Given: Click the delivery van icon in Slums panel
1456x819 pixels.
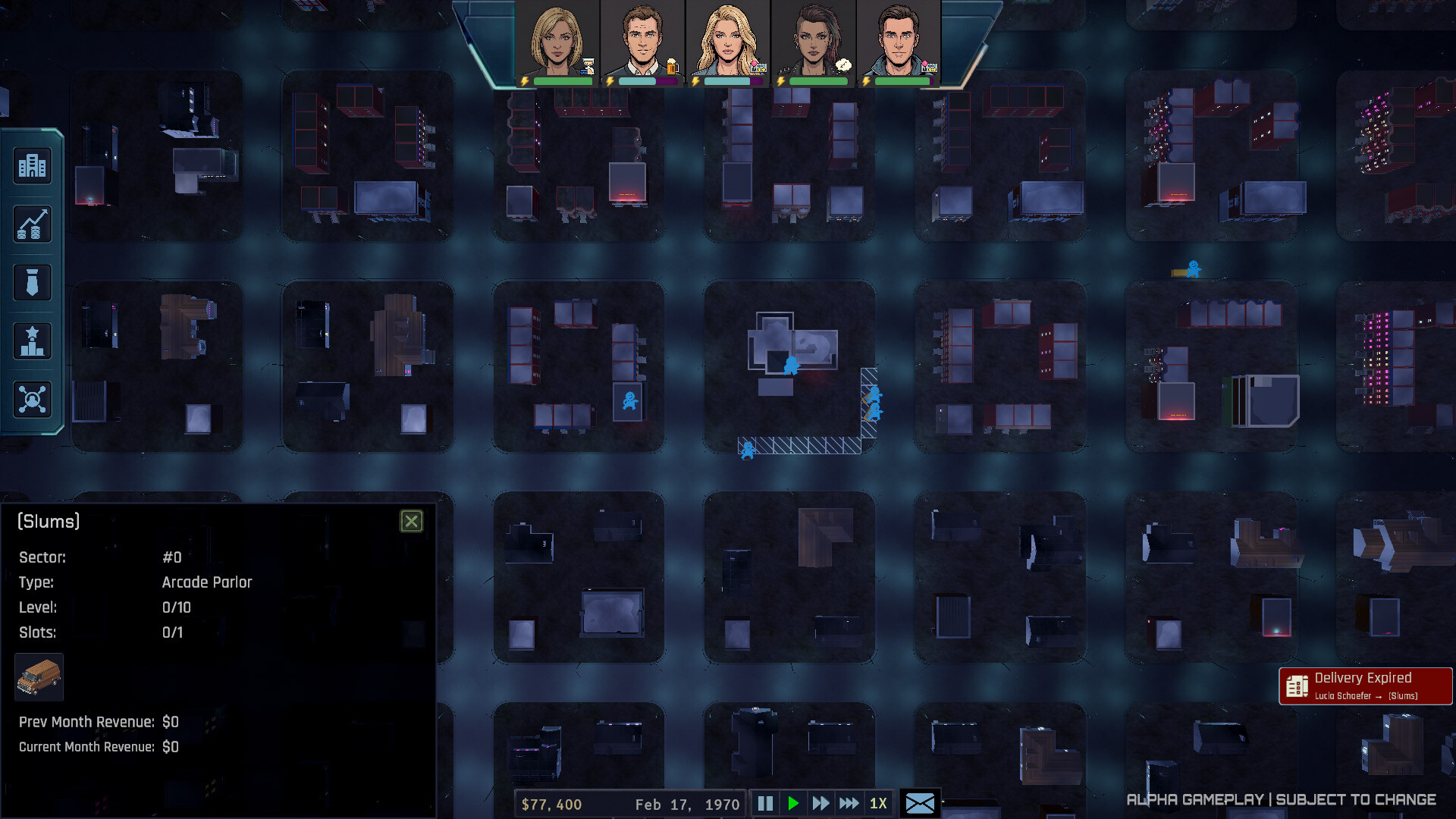Looking at the screenshot, I should point(39,677).
